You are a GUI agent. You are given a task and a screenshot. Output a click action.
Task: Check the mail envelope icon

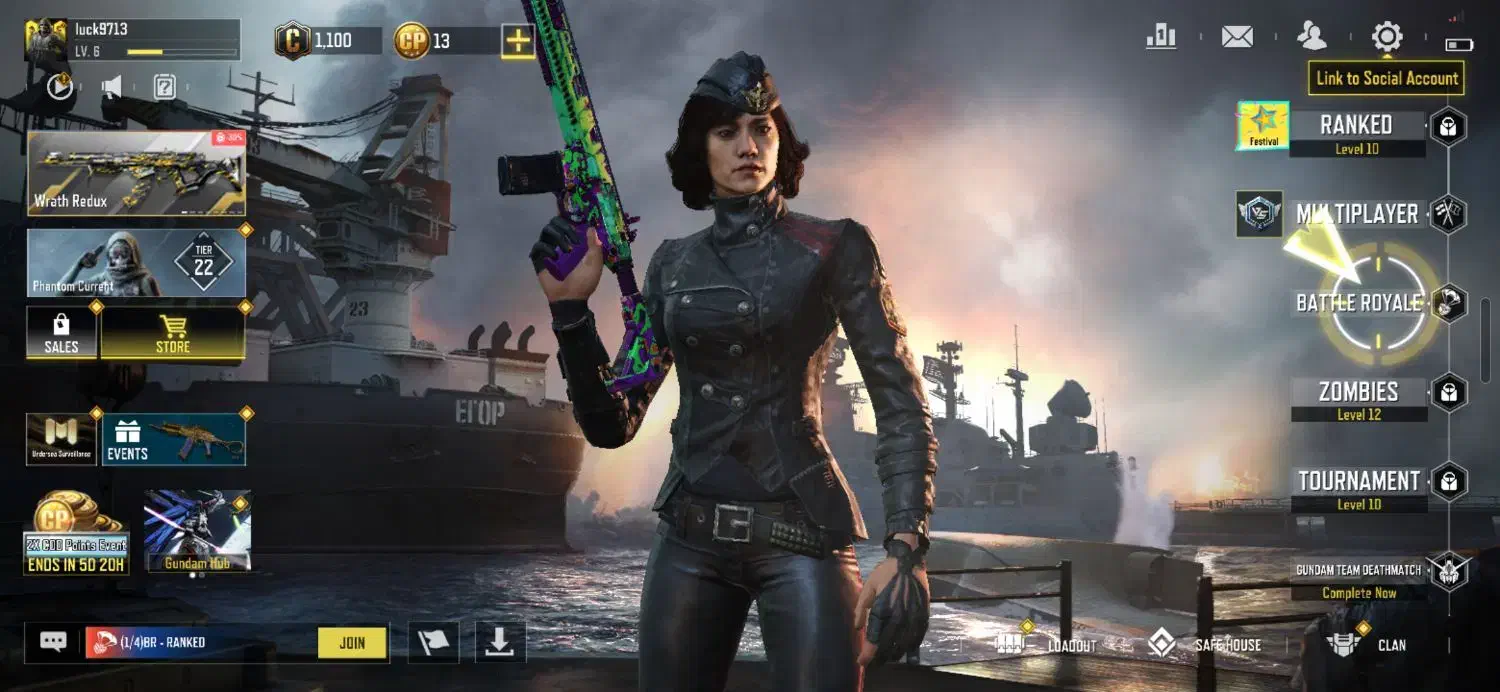pyautogui.click(x=1237, y=38)
